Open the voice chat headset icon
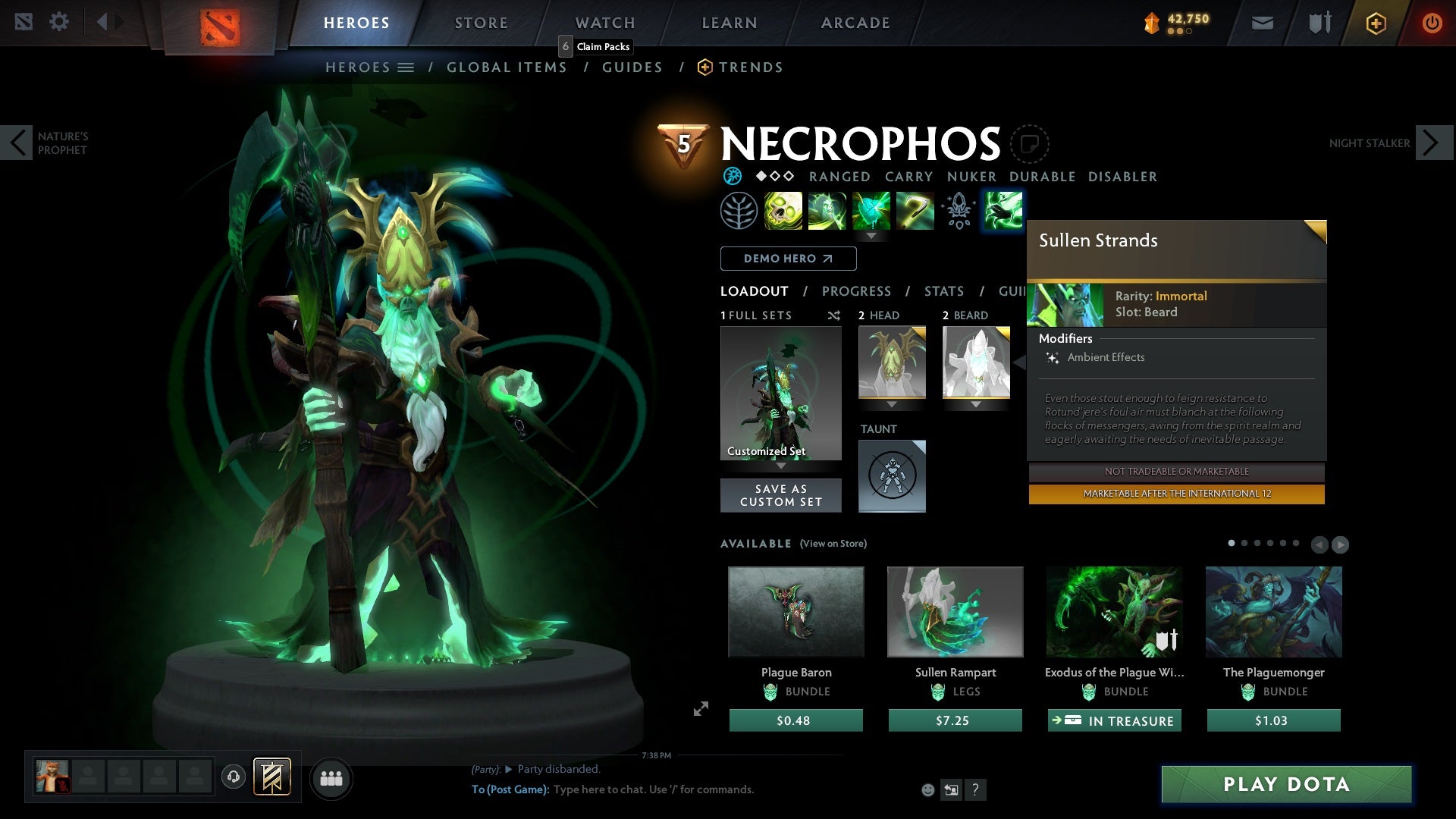 [233, 778]
